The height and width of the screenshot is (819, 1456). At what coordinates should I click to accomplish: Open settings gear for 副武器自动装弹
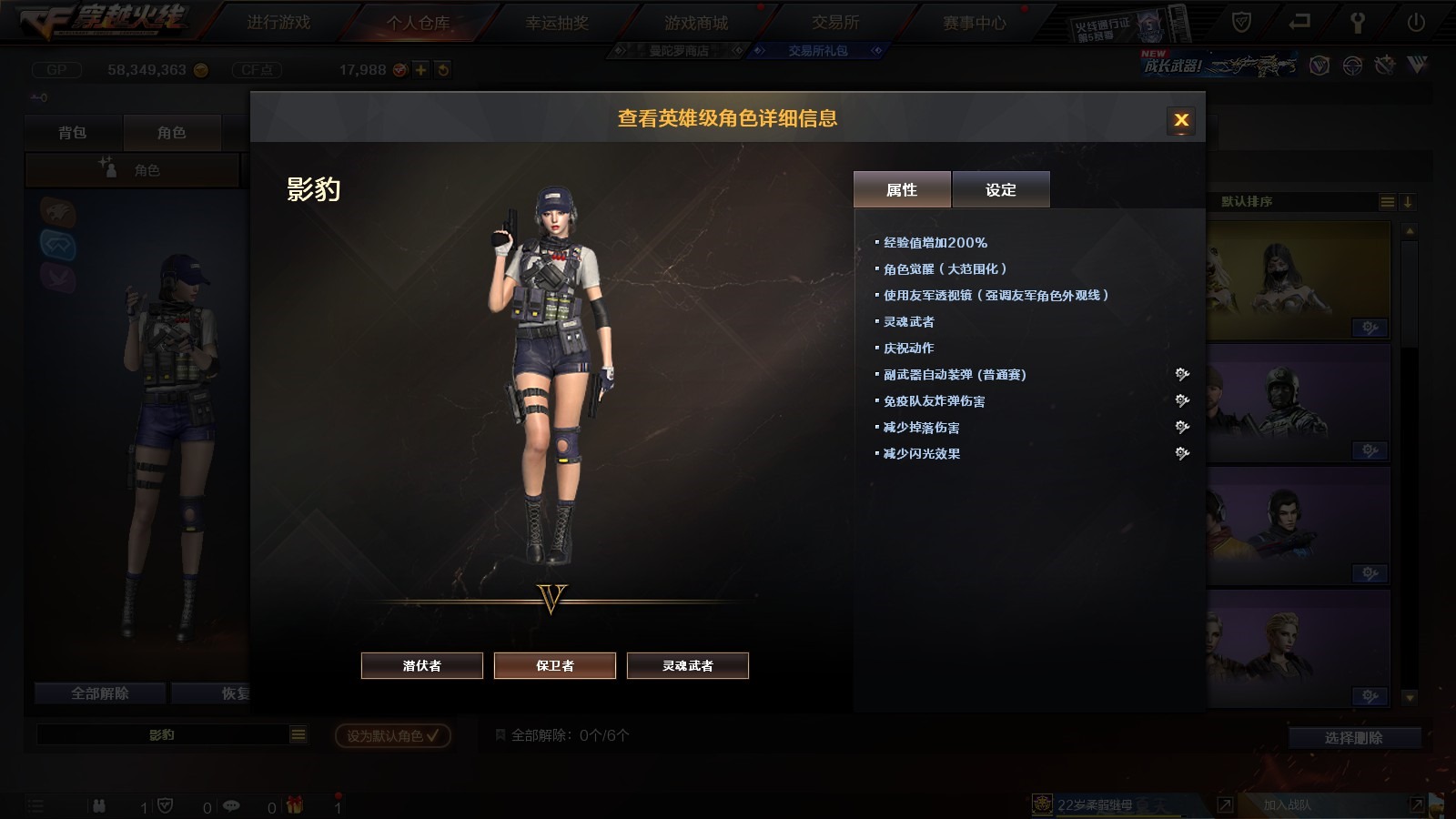point(1182,374)
